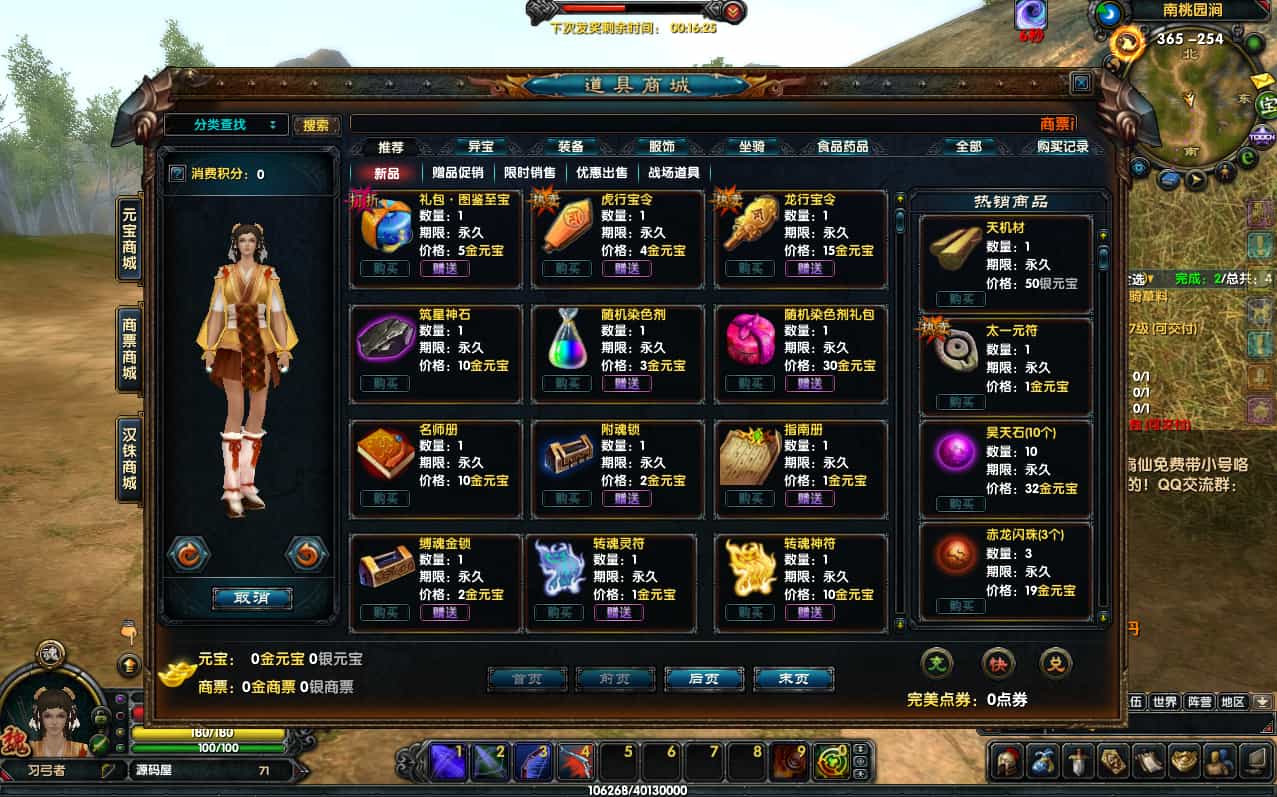The image size is (1277, 797).
Task: Open the 坐骑 mounts tab
Action: pos(751,147)
